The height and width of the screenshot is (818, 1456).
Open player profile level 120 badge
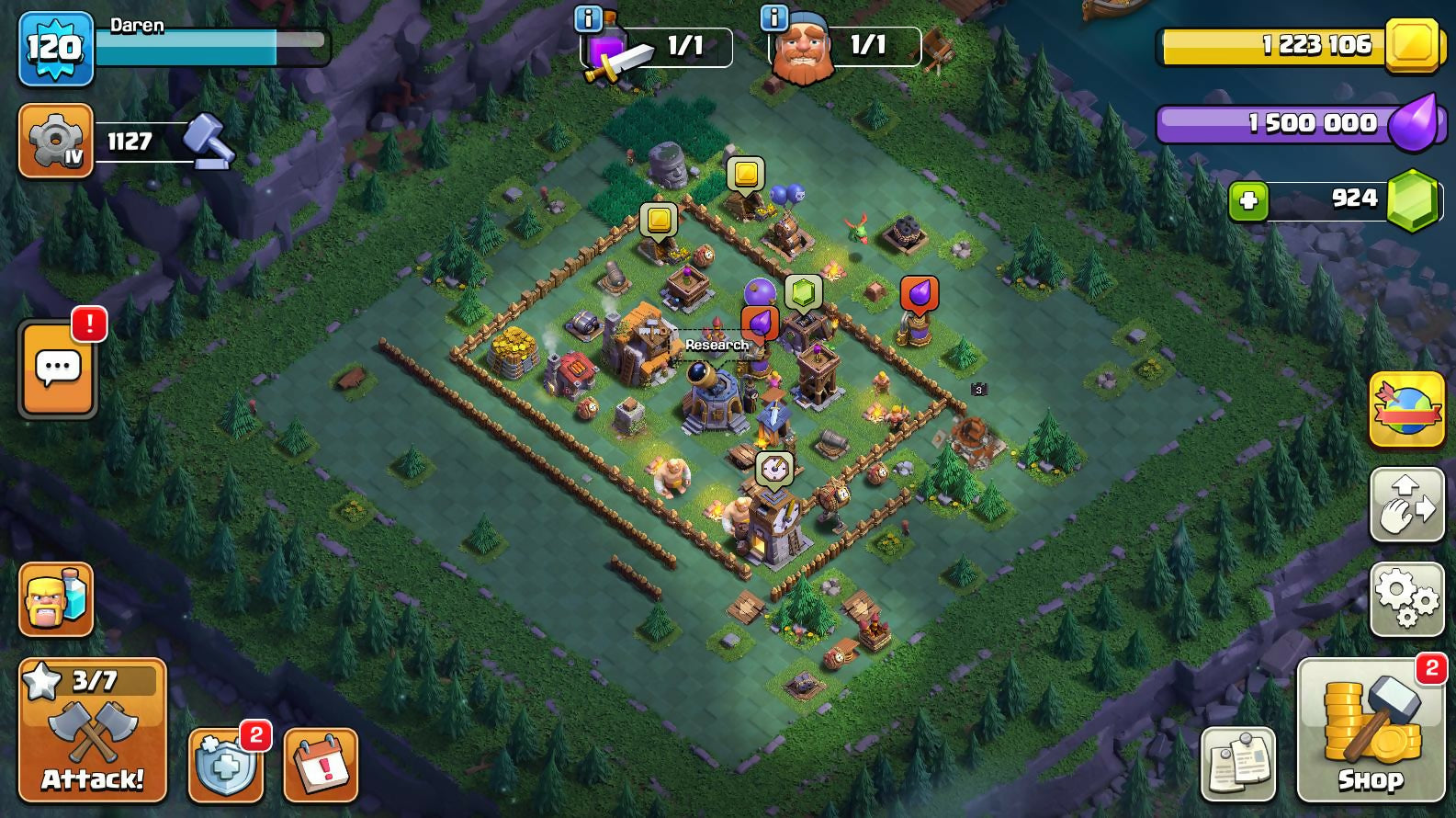[56, 49]
